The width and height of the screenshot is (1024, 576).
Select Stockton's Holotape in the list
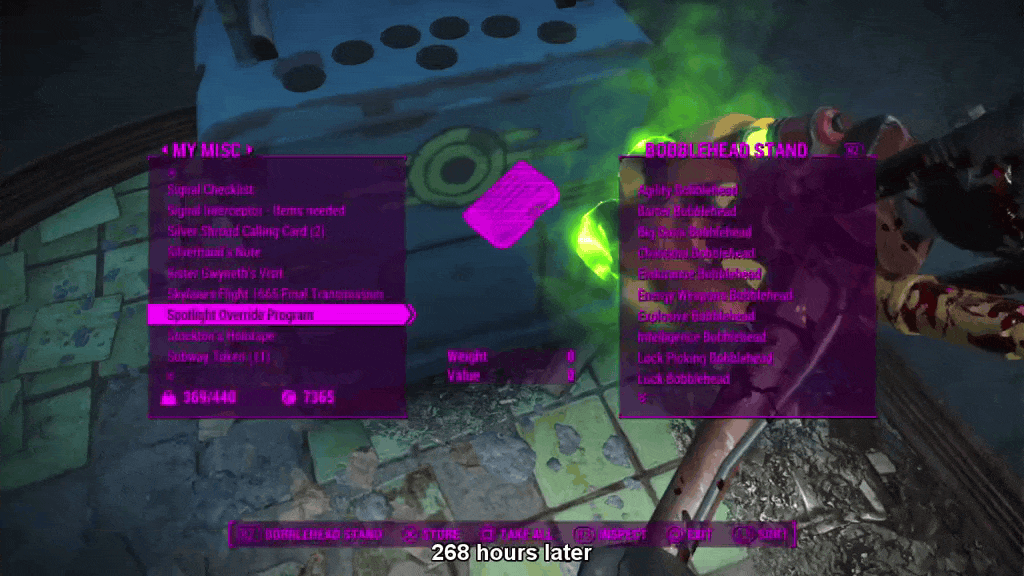219,337
